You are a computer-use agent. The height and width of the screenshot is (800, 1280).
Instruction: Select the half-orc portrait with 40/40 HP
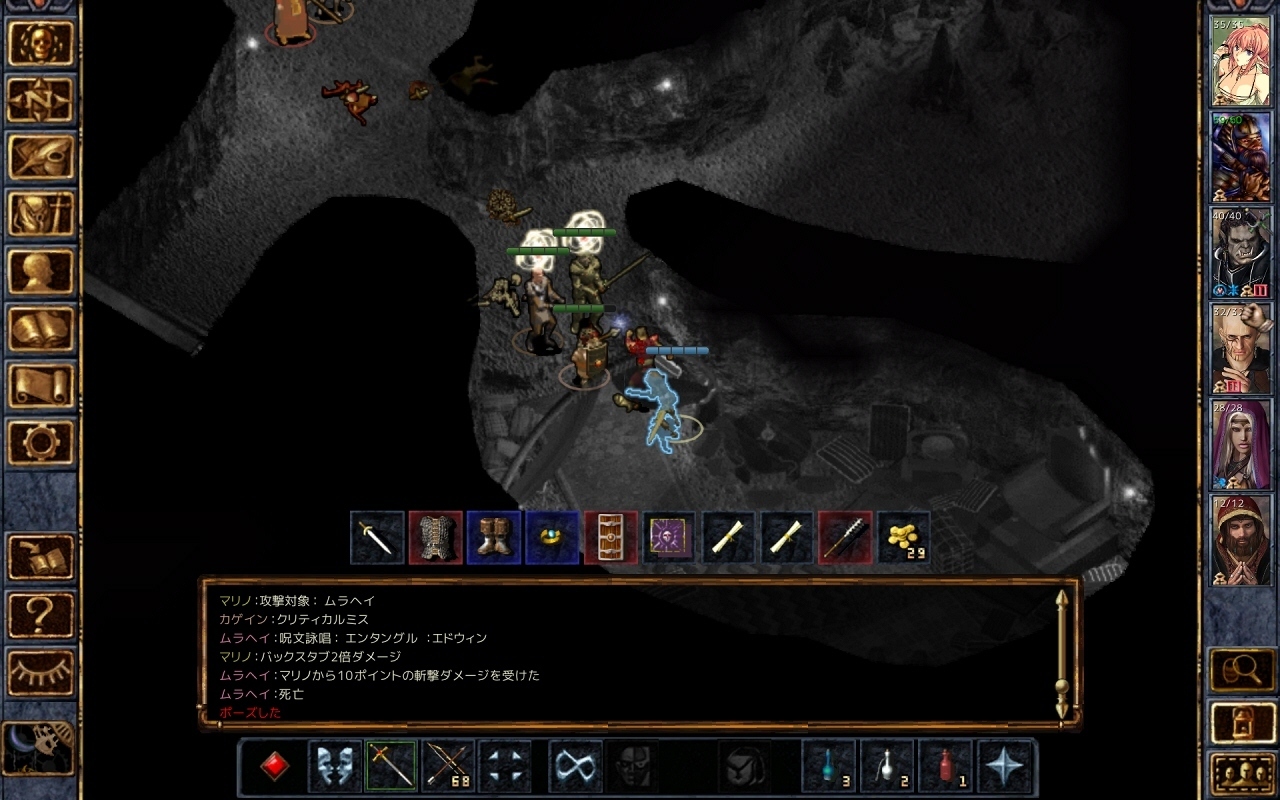click(x=1241, y=254)
